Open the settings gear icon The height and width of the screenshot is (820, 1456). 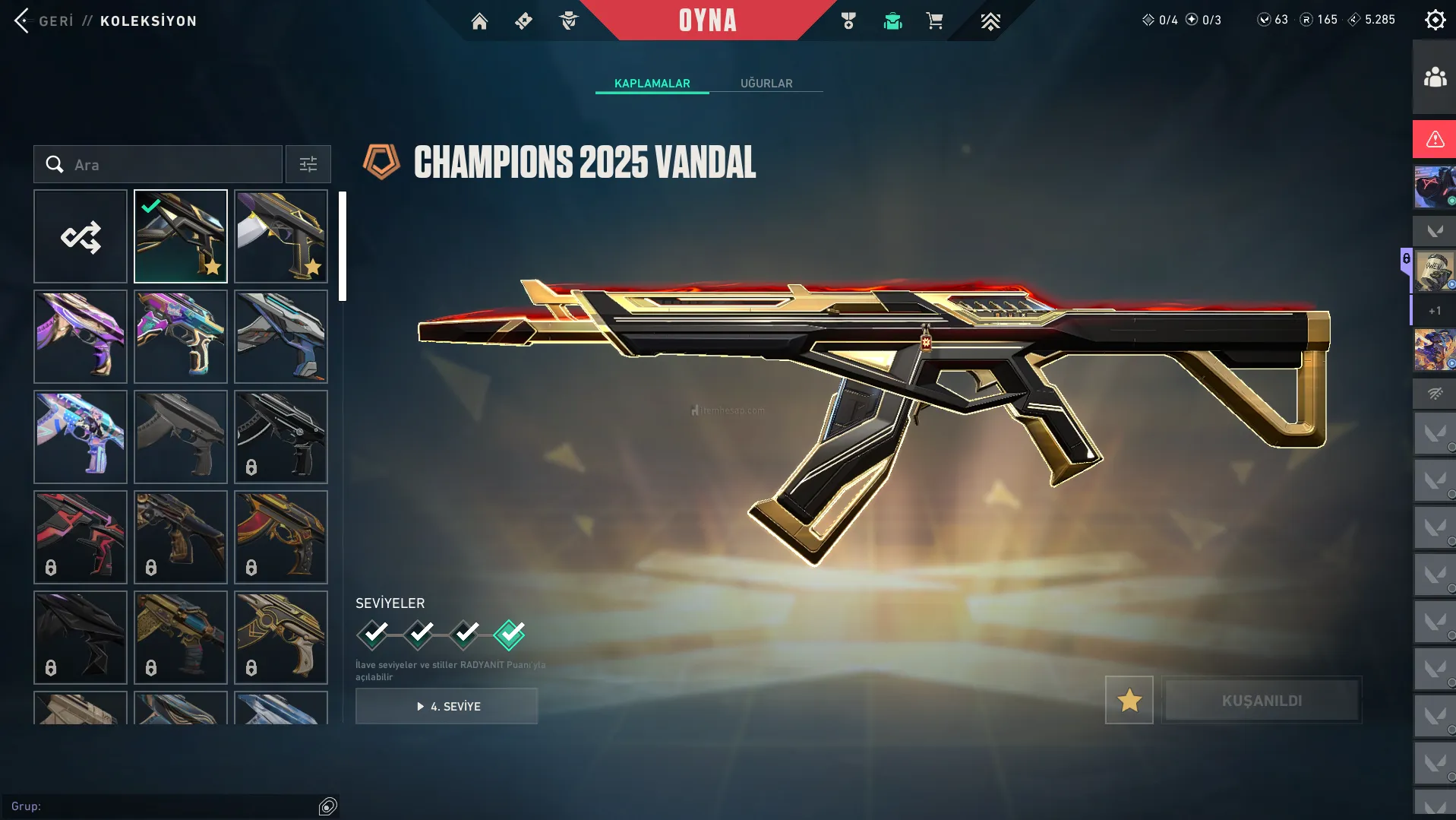click(1435, 20)
